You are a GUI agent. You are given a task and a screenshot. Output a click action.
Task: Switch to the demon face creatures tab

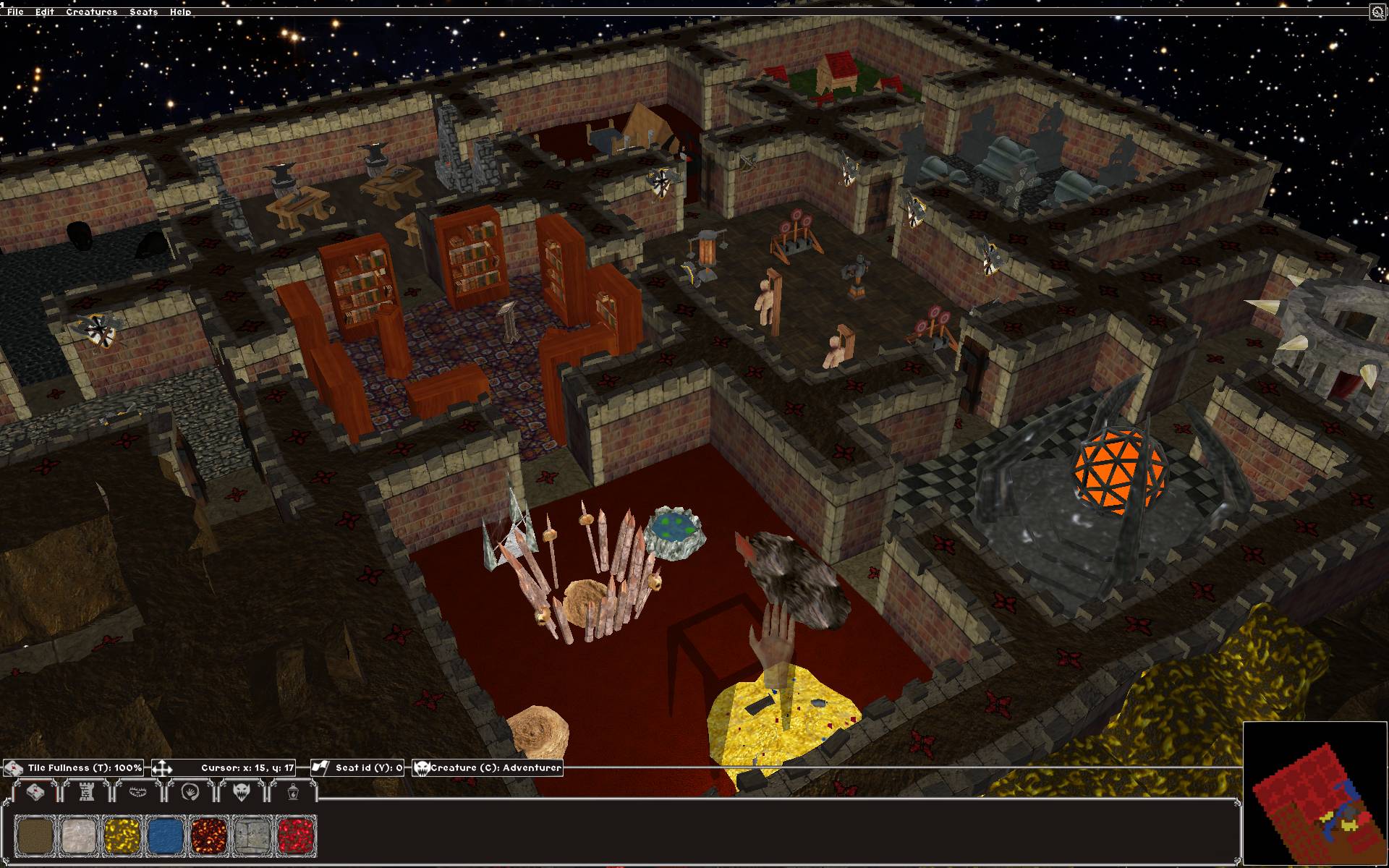(x=241, y=792)
